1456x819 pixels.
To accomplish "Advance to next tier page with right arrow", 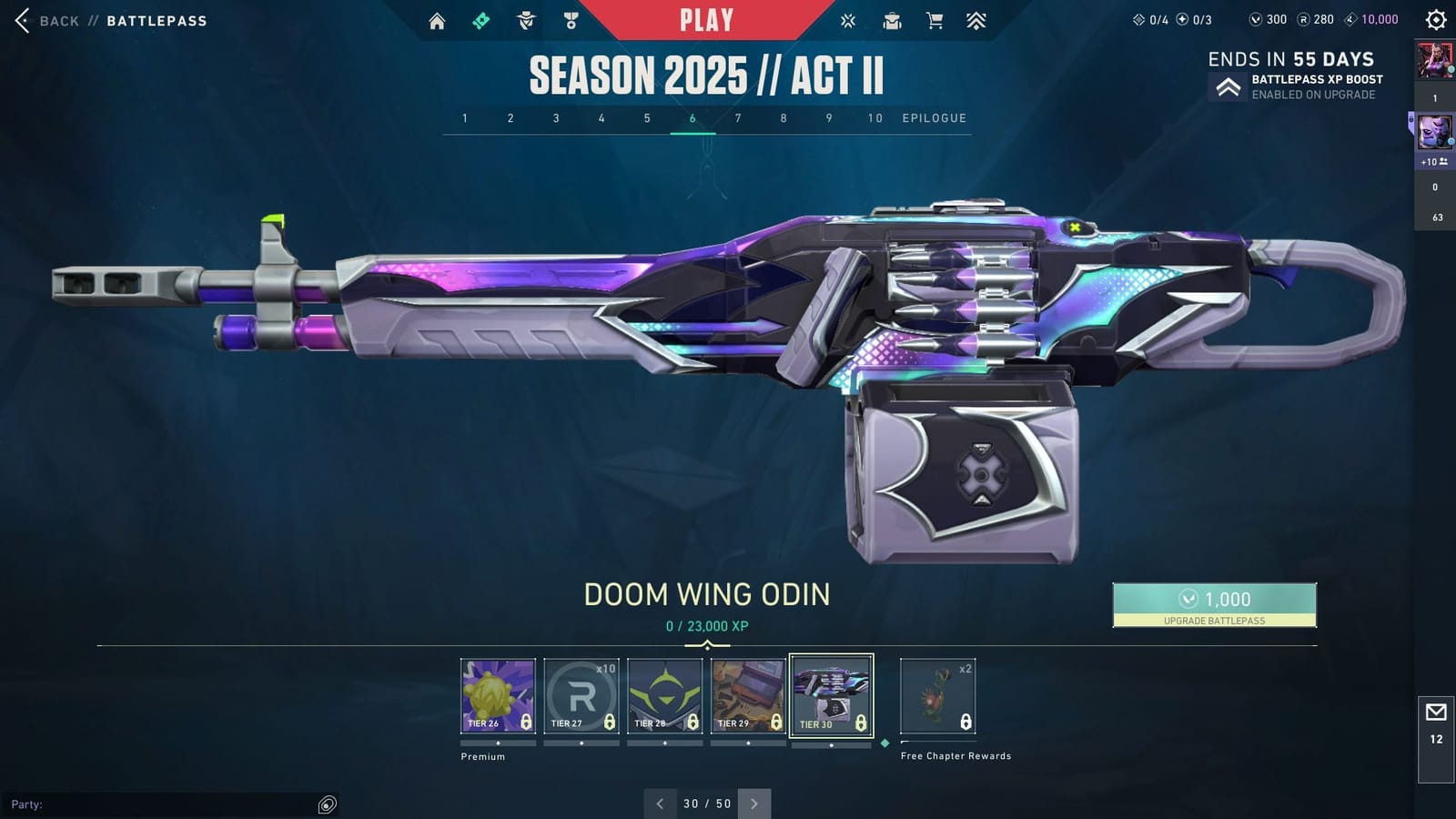I will point(754,804).
